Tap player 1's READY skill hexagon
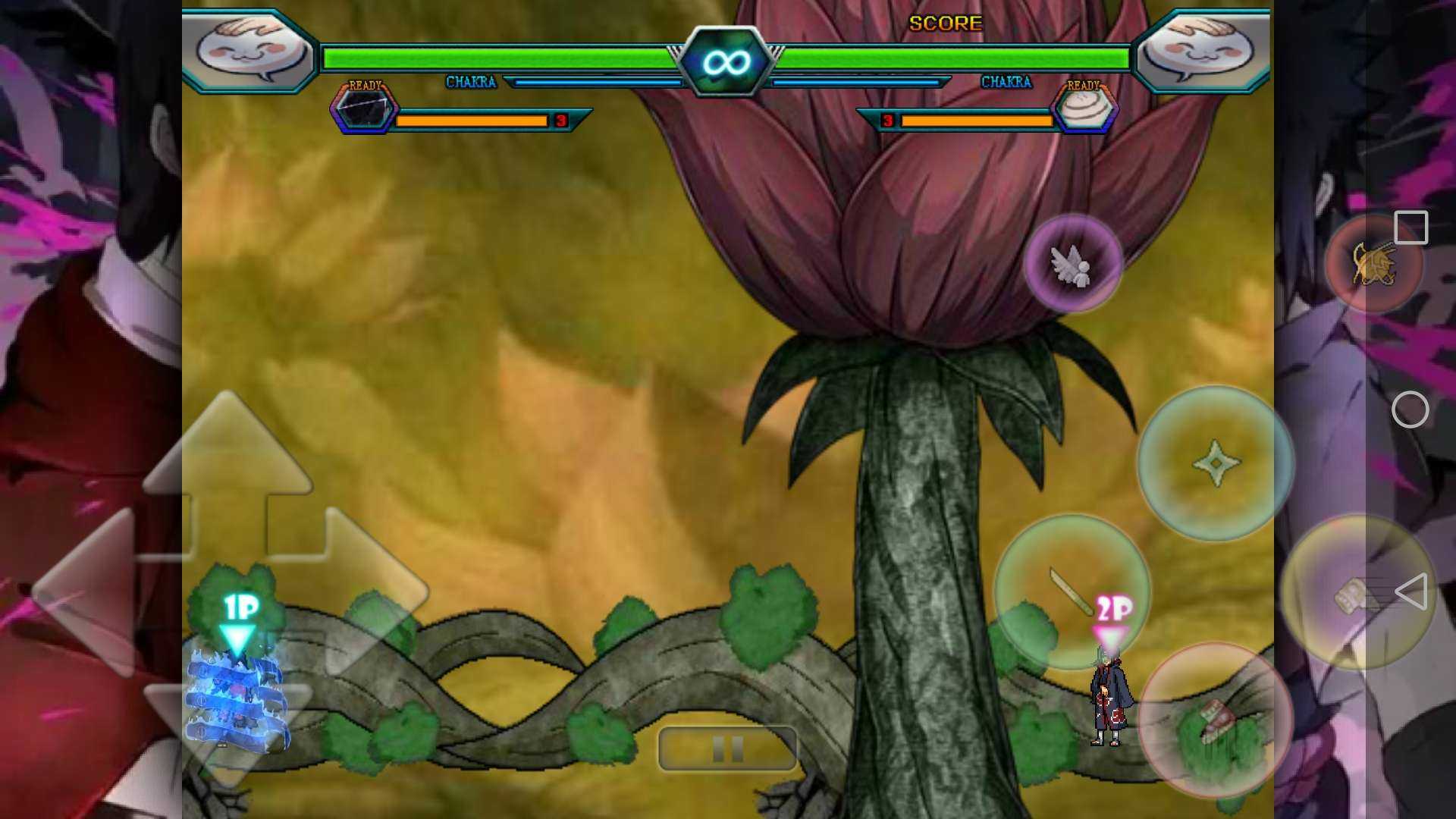The height and width of the screenshot is (819, 1456). pyautogui.click(x=364, y=110)
